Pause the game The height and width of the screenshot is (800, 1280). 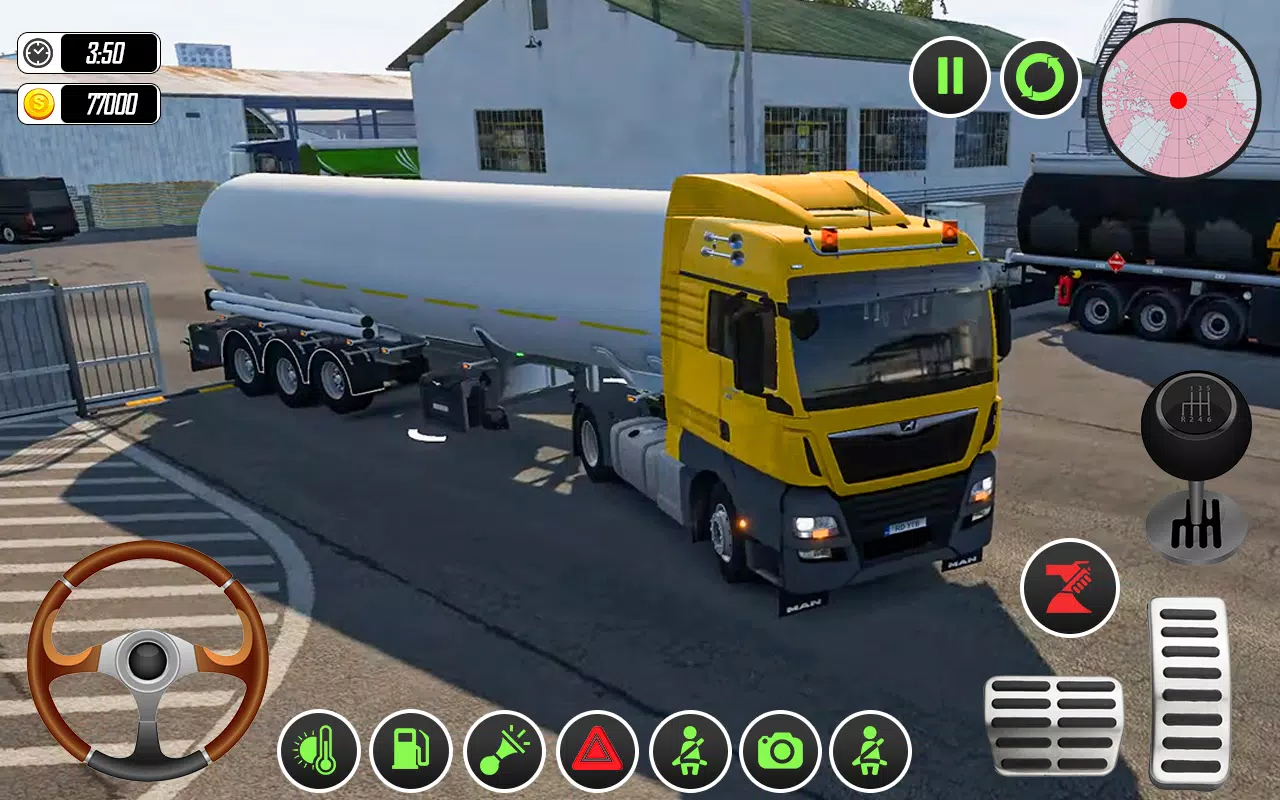pos(949,77)
